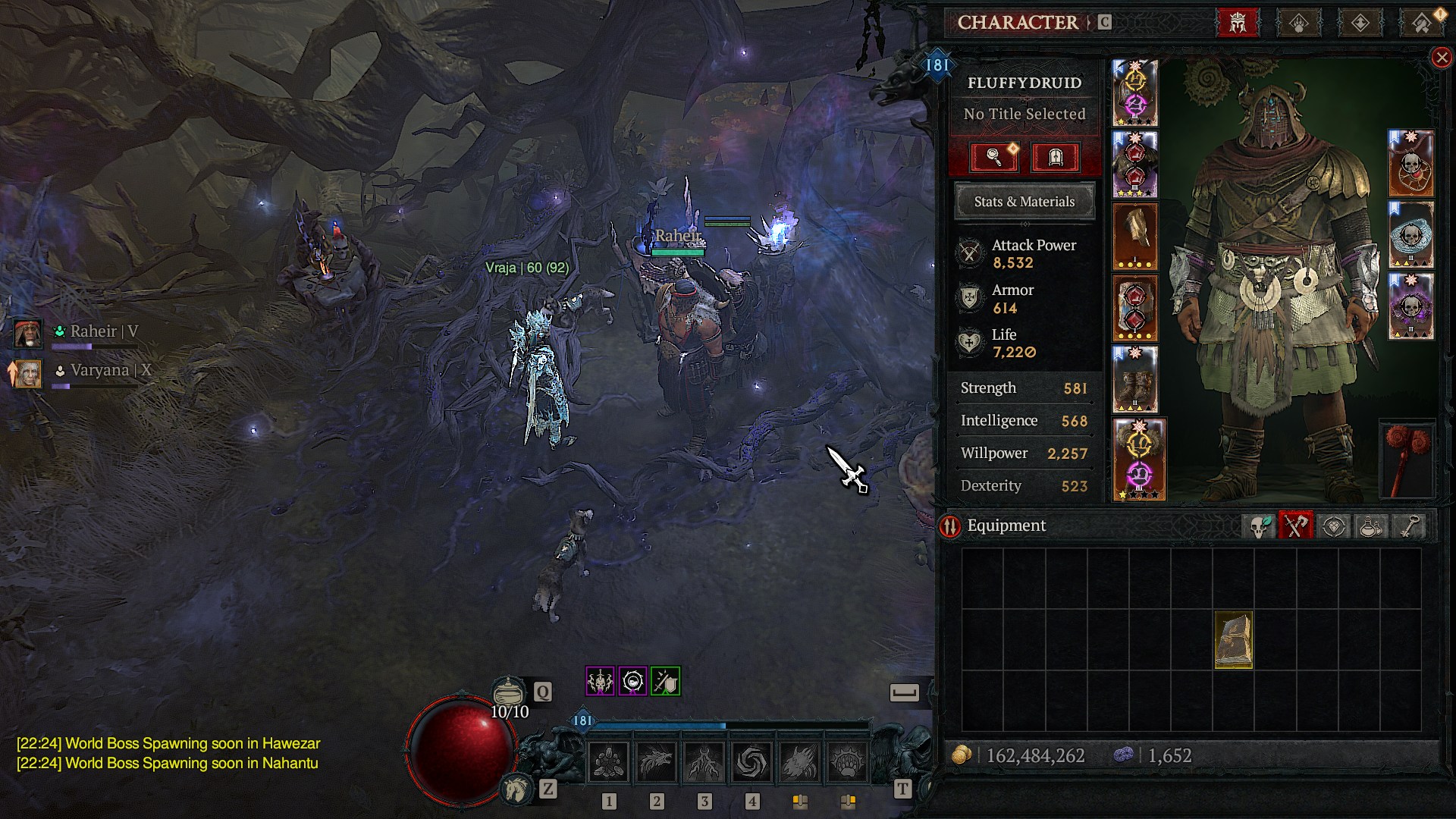This screenshot has width=1456, height=819.
Task: Switch to the consumables potion inventory tab
Action: [1370, 526]
